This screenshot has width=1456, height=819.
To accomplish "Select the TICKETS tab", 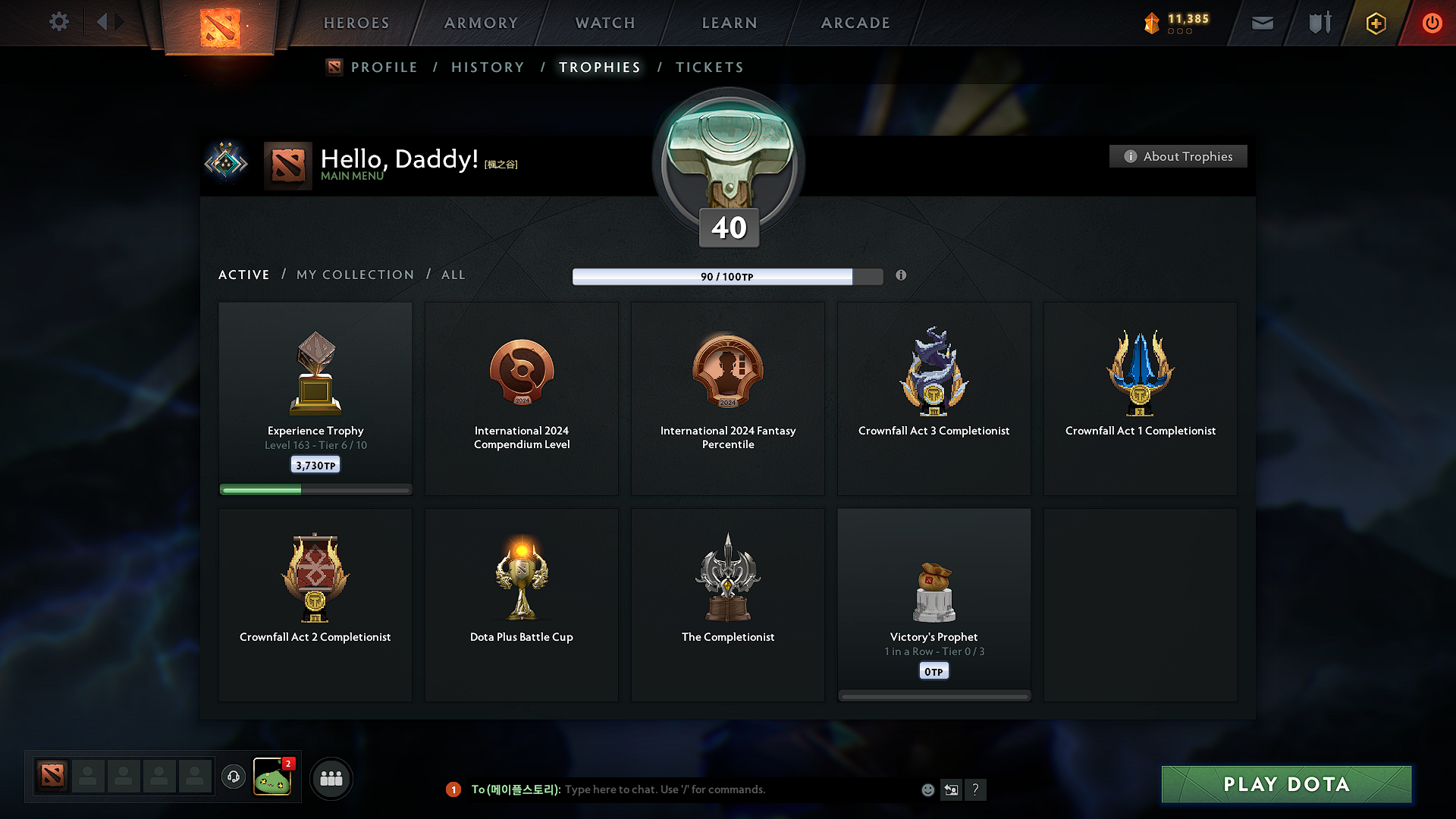I will click(x=709, y=67).
